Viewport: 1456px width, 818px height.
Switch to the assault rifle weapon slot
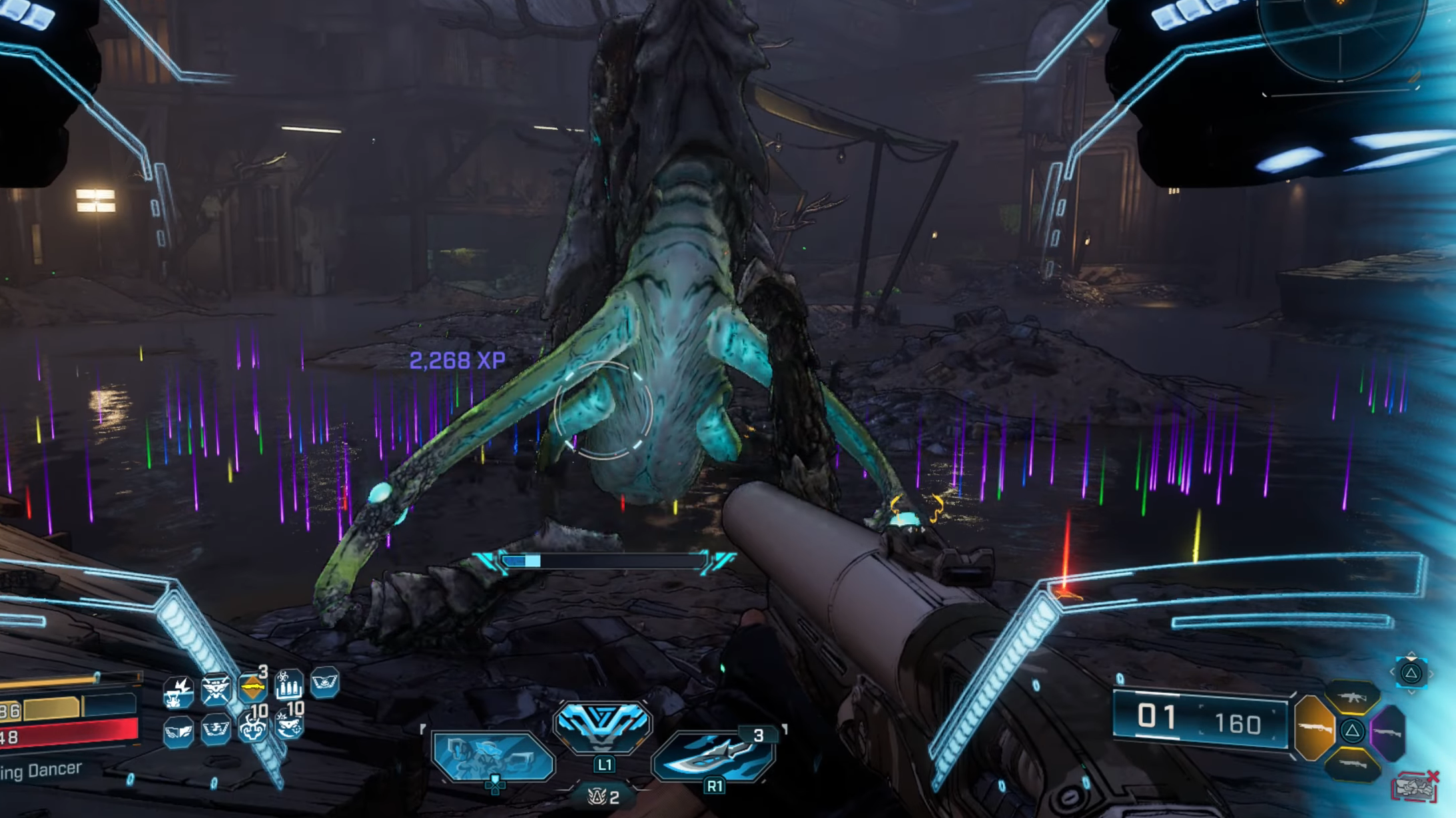tap(1351, 697)
